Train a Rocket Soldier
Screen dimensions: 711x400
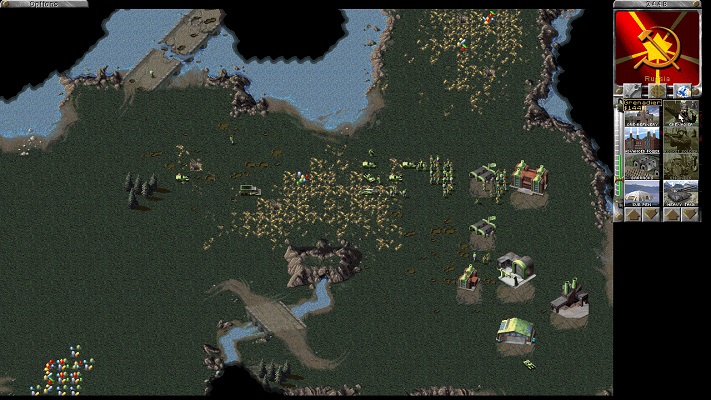(682, 139)
